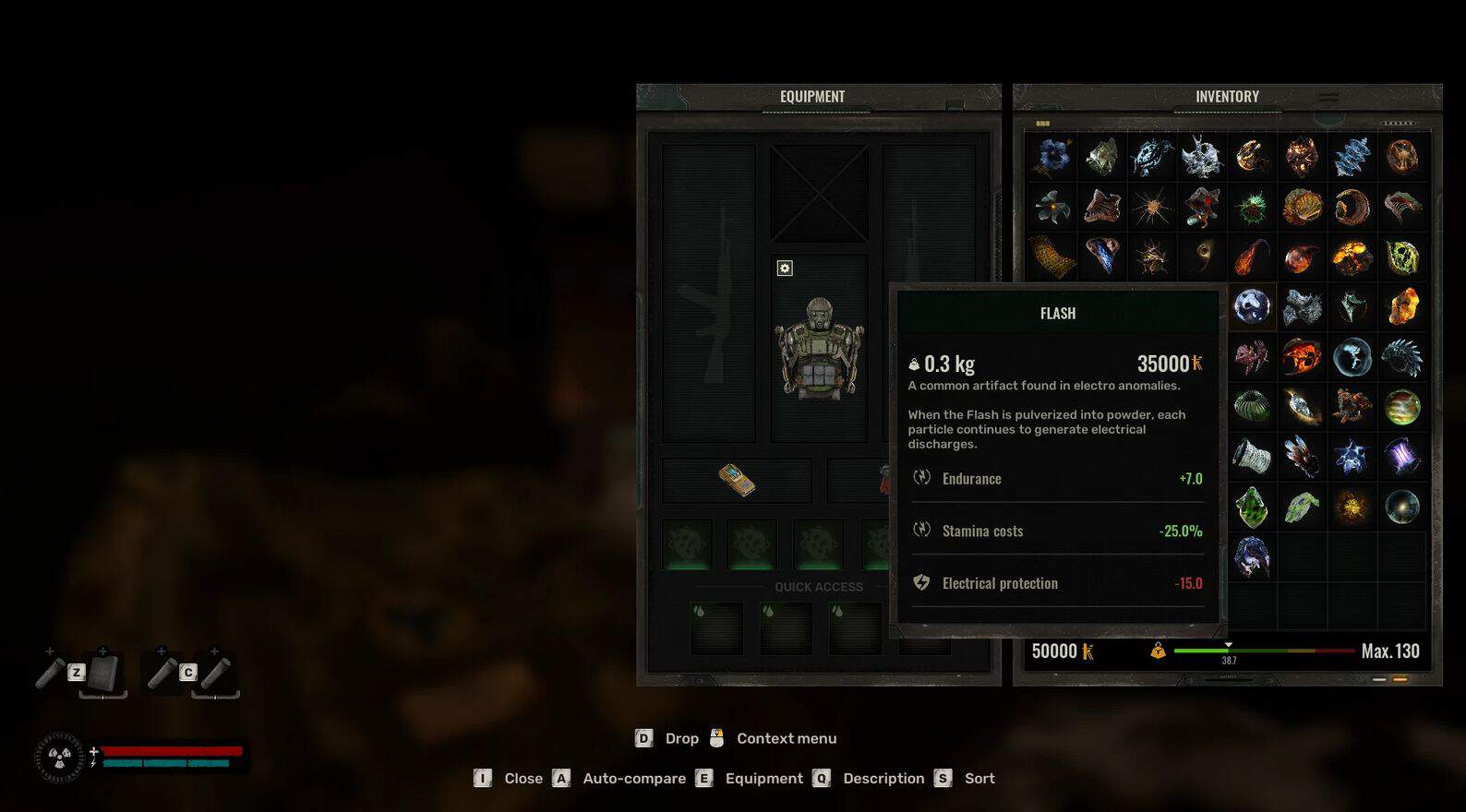The image size is (1466, 812).
Task: Pick the pale spiky urchin artifact
Action: 1152,208
